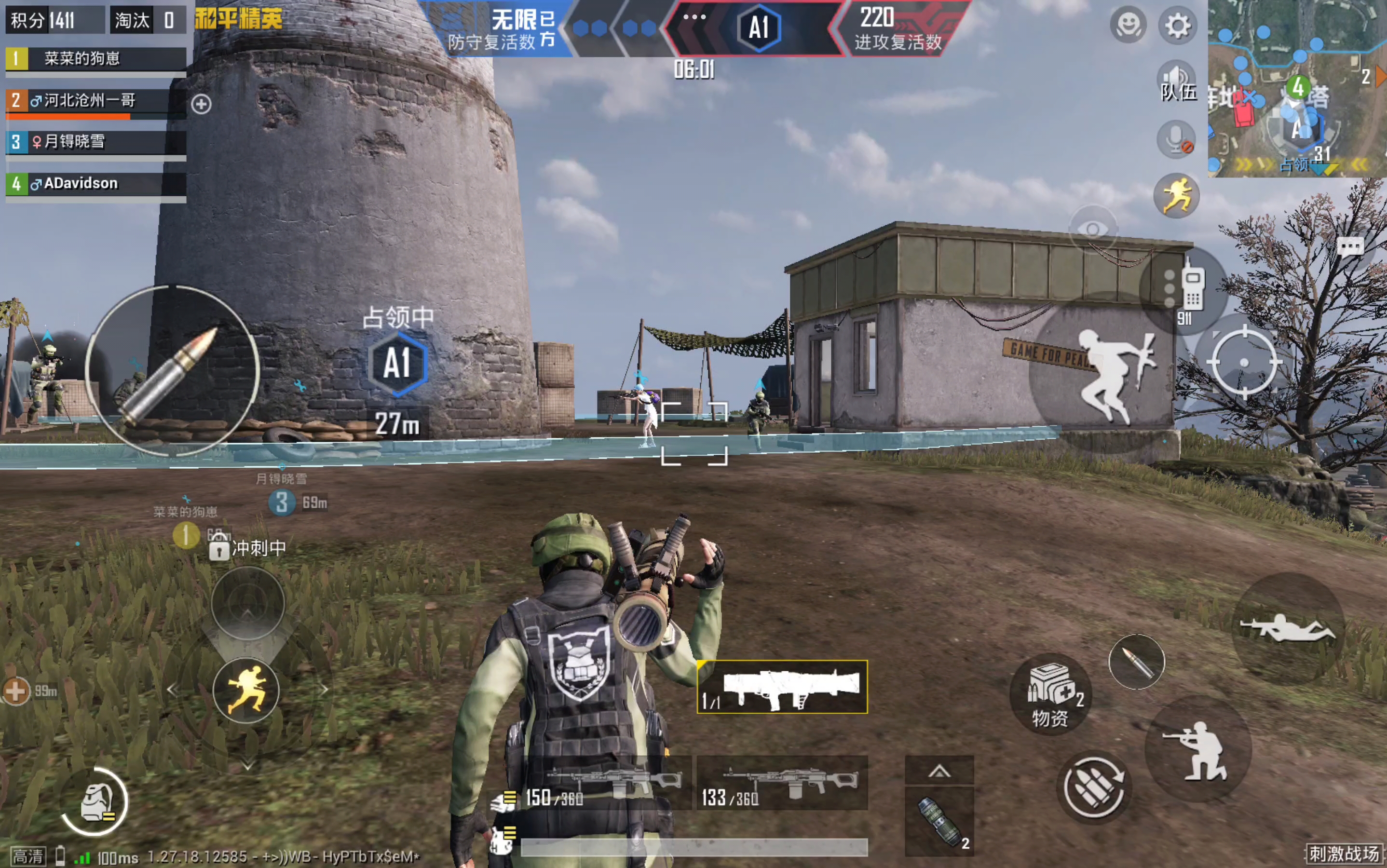
Task: Tap the large bullet fire button
Action: pos(172,371)
